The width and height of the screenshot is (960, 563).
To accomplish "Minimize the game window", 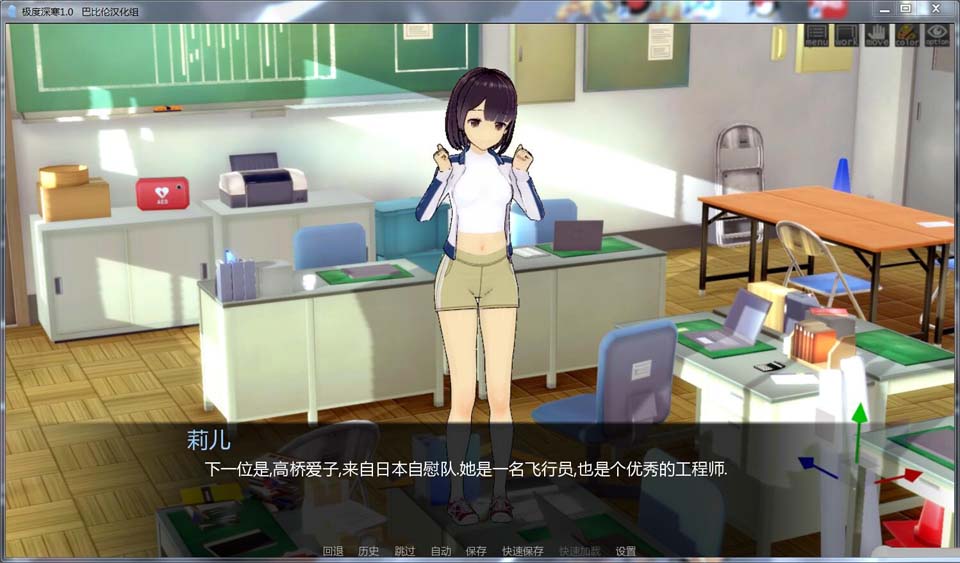I will click(883, 8).
